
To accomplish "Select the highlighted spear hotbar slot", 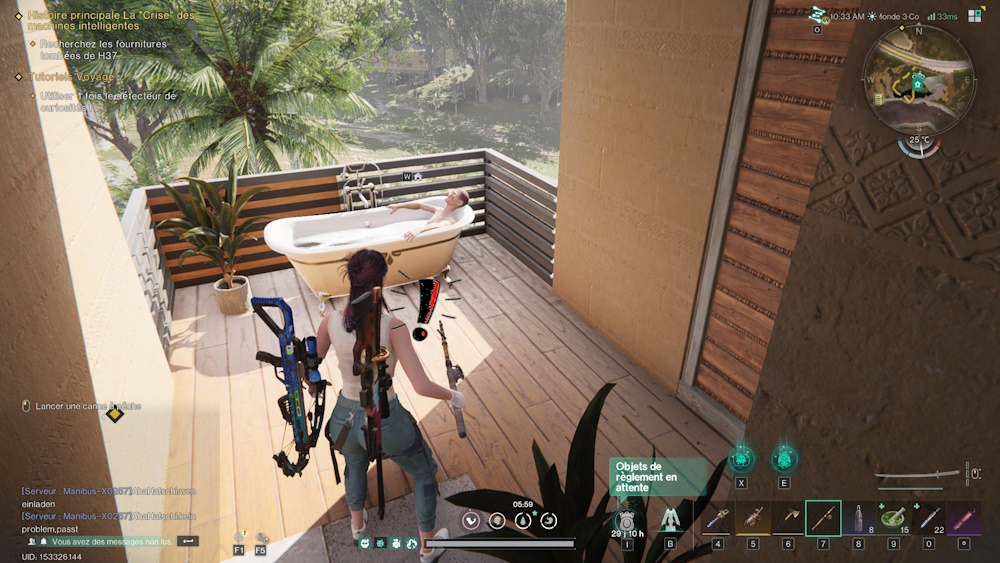I will (x=823, y=519).
